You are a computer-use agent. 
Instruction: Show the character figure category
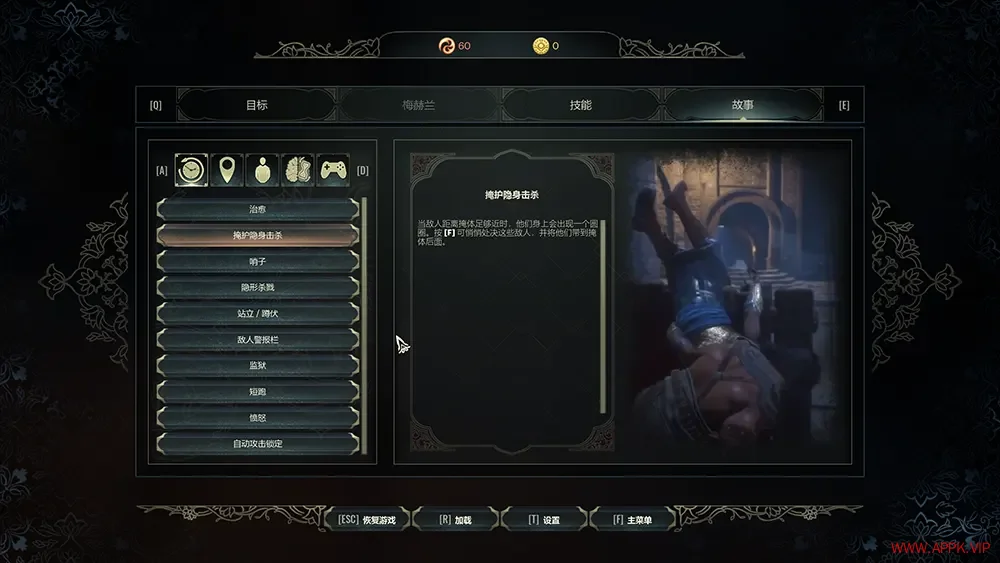[x=263, y=170]
